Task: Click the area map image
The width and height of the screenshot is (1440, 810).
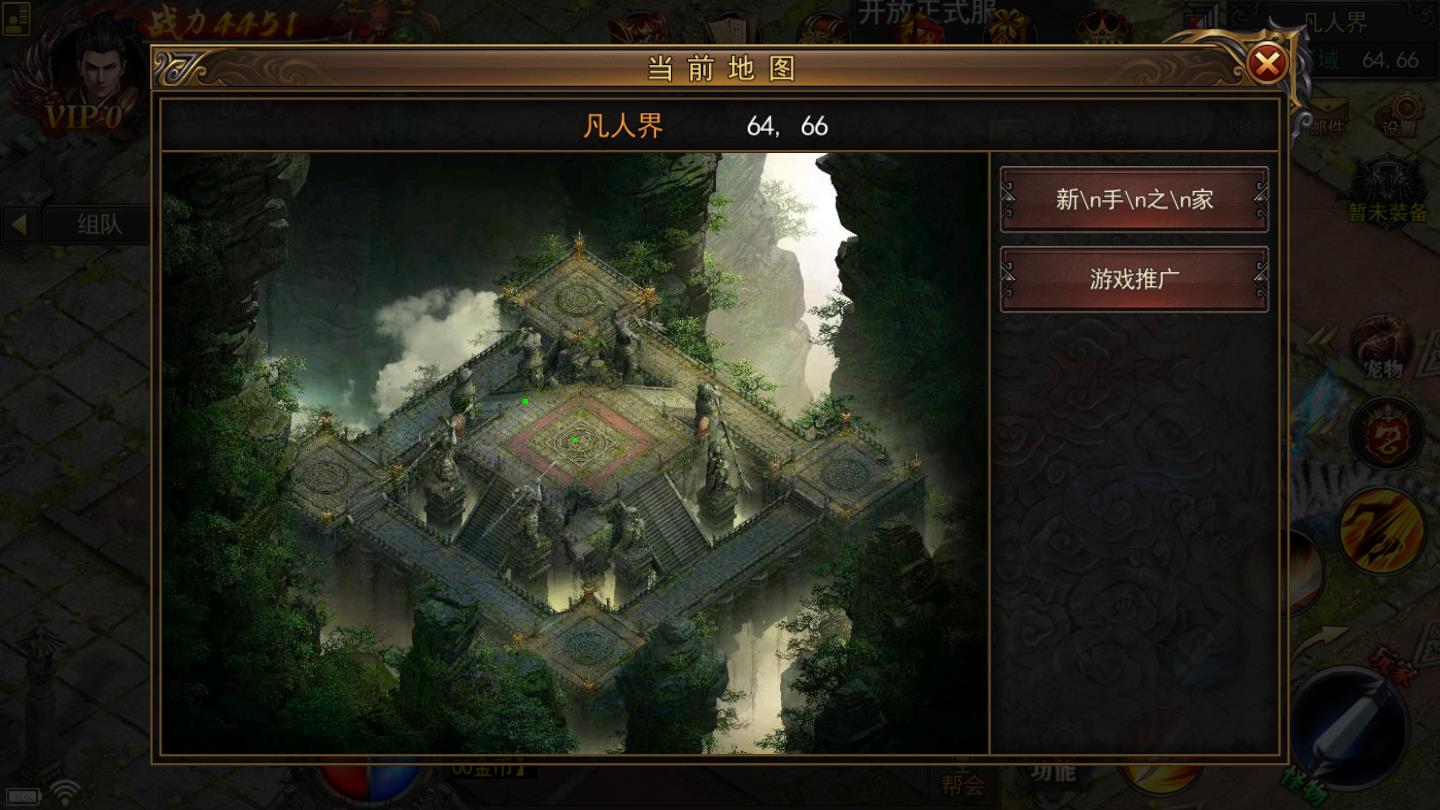Action: click(x=575, y=452)
